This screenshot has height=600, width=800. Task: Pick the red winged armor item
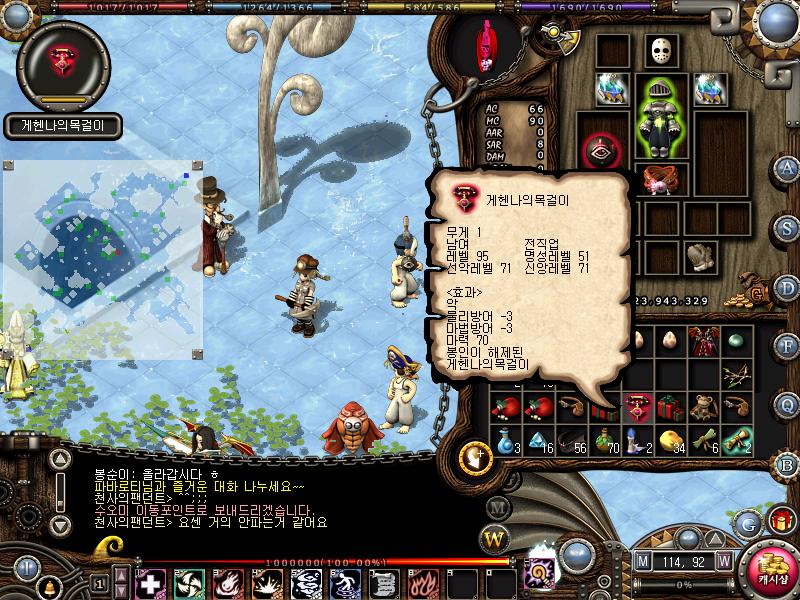(702, 343)
